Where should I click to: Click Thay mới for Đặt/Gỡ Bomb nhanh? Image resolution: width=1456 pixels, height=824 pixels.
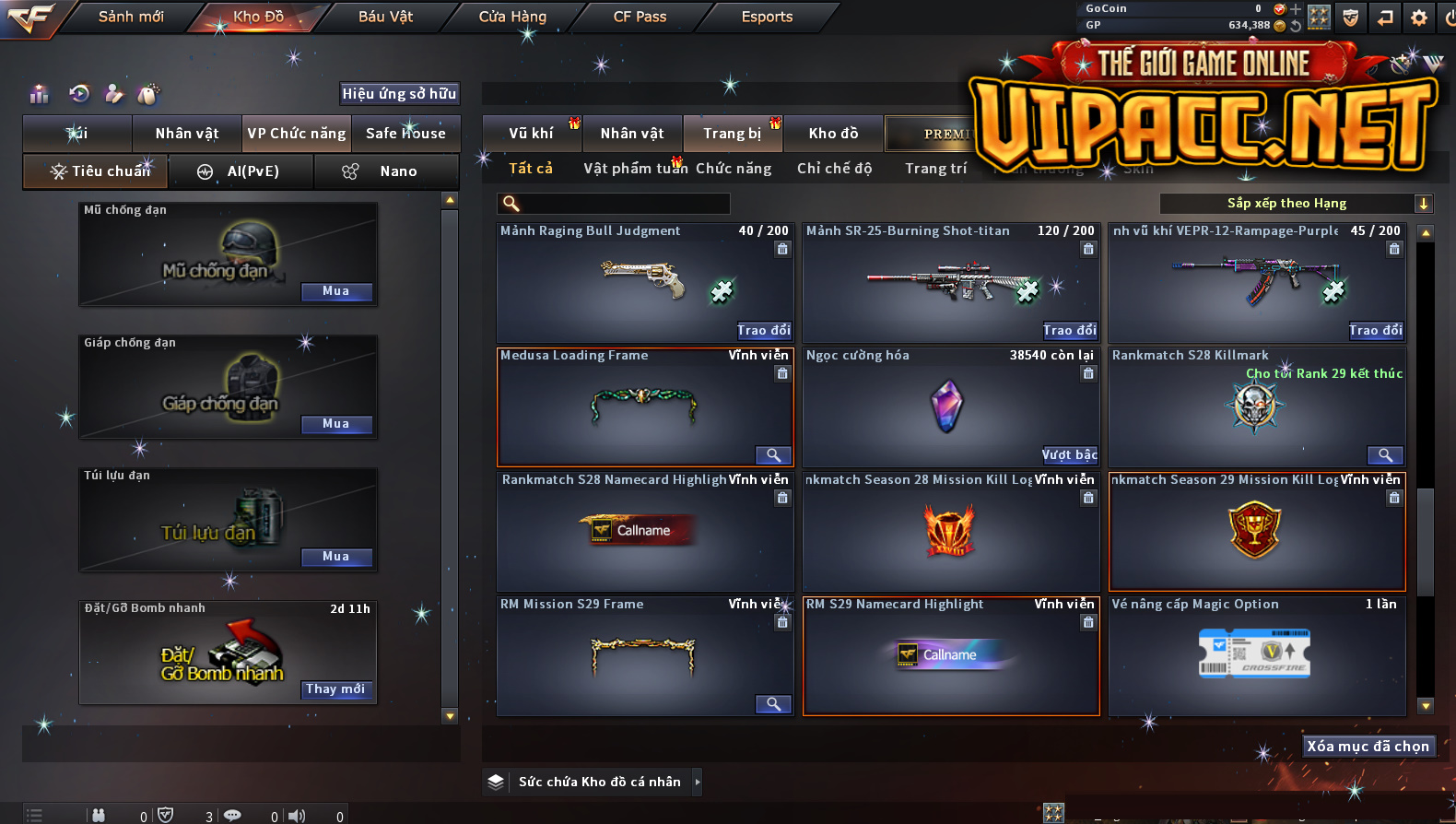point(336,689)
